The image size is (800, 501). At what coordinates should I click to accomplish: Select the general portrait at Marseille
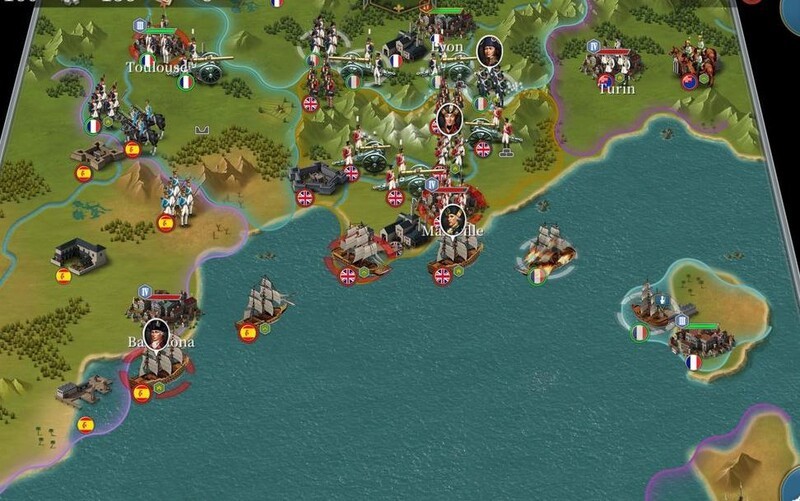452,219
